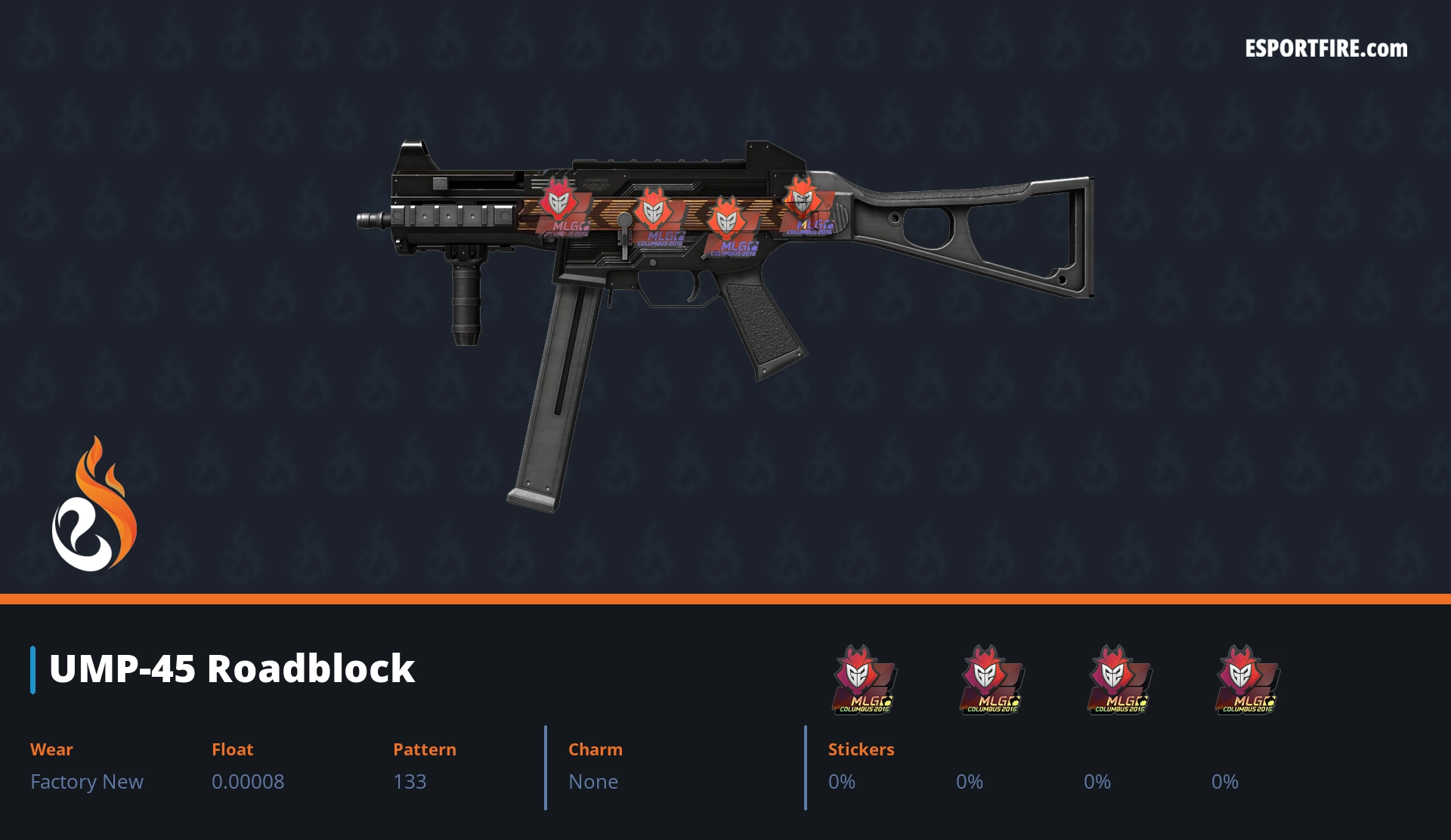Viewport: 1451px width, 840px height.
Task: Click the Esportfire flame logo
Action: pyautogui.click(x=94, y=505)
